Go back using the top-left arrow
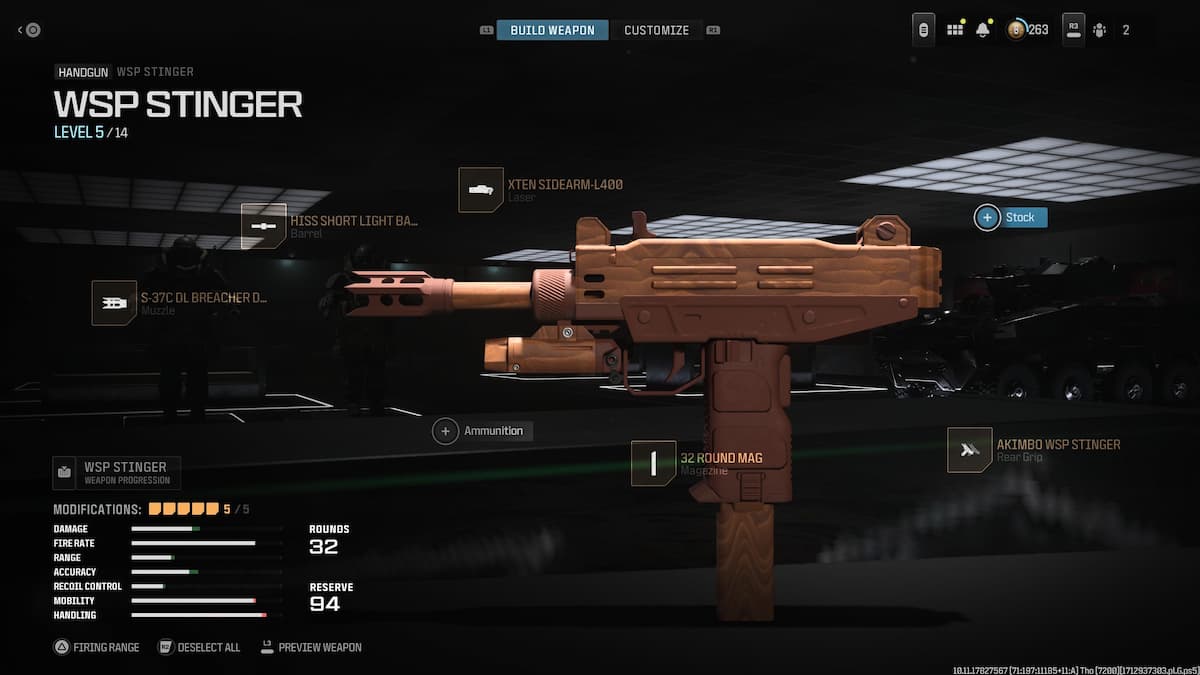 click(x=29, y=30)
